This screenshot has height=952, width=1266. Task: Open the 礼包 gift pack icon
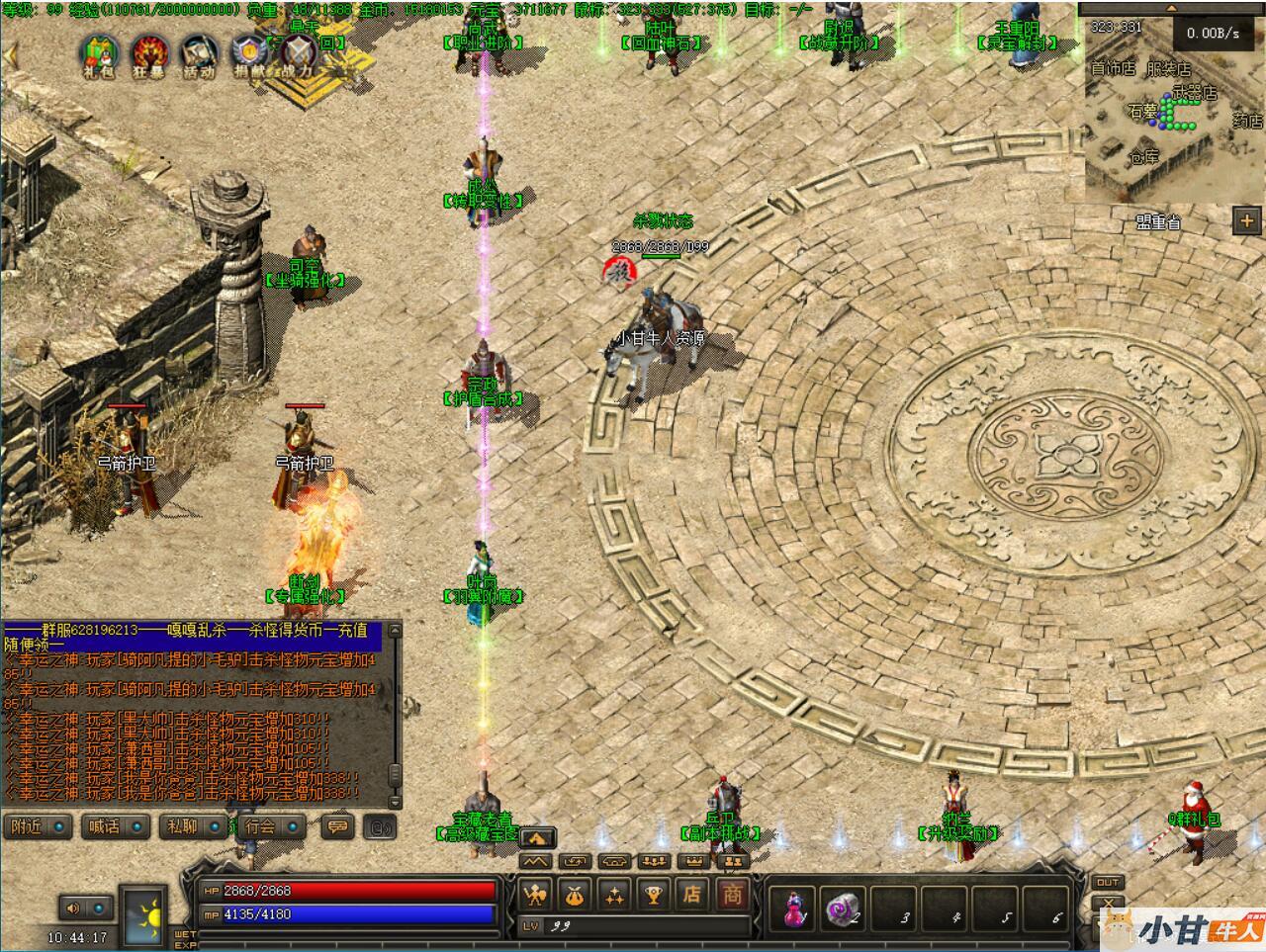[x=100, y=54]
